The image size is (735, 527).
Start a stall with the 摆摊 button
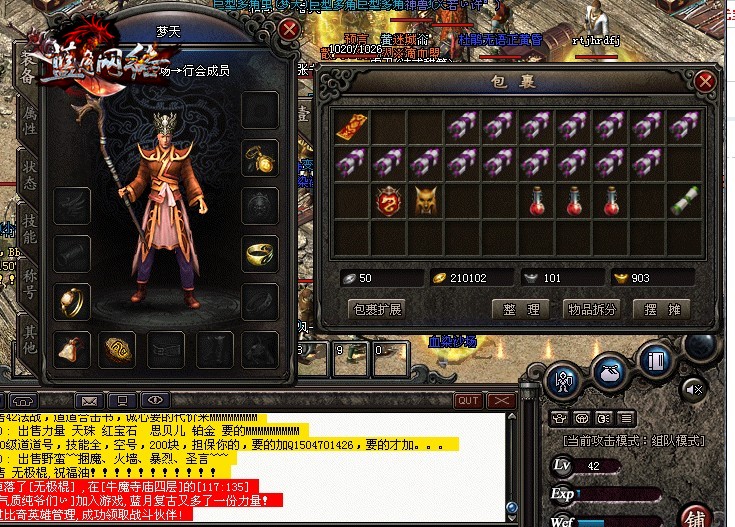pos(661,309)
